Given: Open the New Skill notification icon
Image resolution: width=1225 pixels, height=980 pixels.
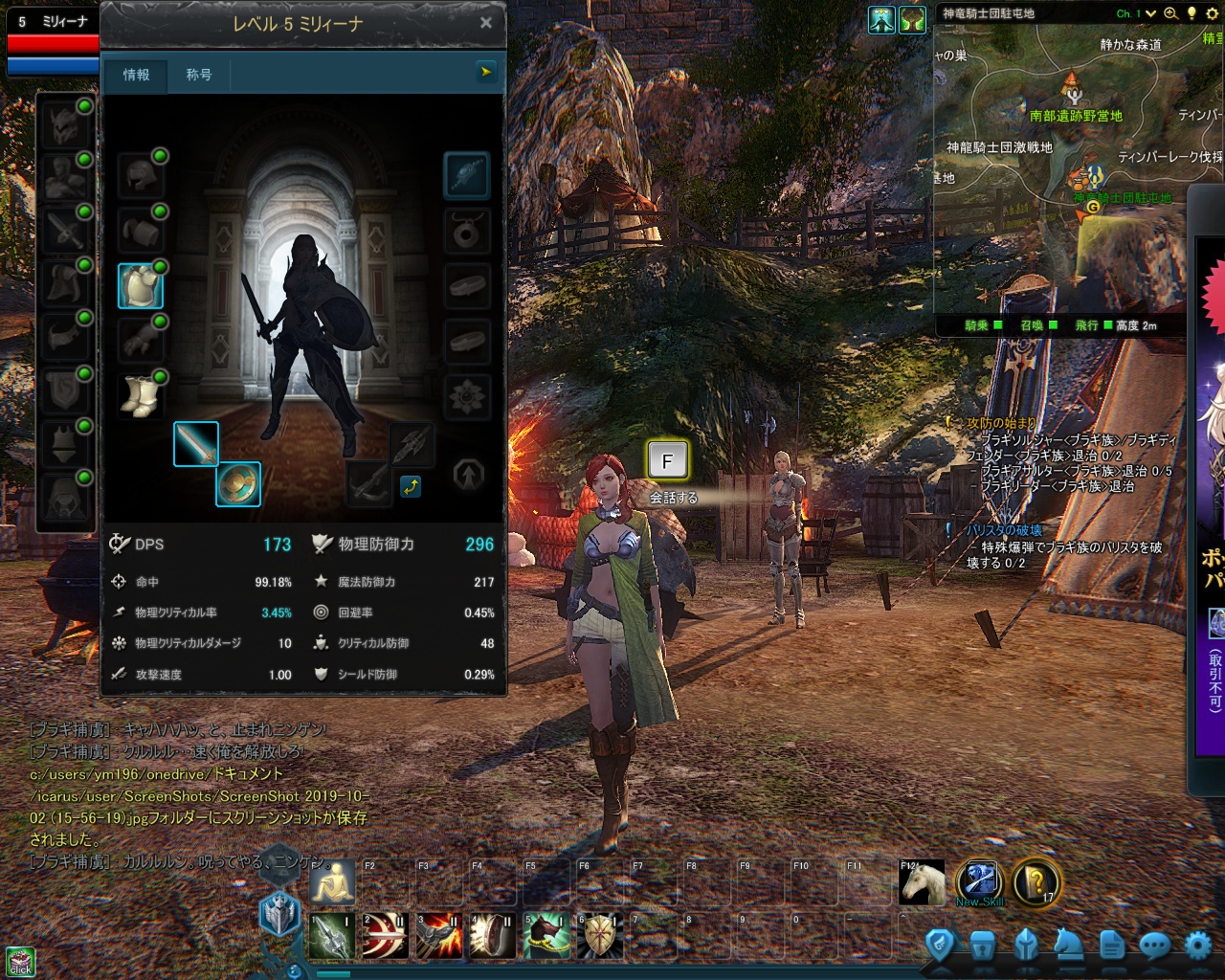Looking at the screenshot, I should [x=979, y=882].
